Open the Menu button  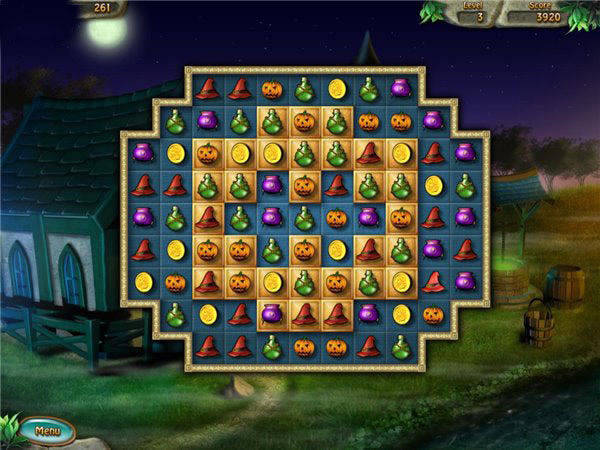pyautogui.click(x=47, y=430)
